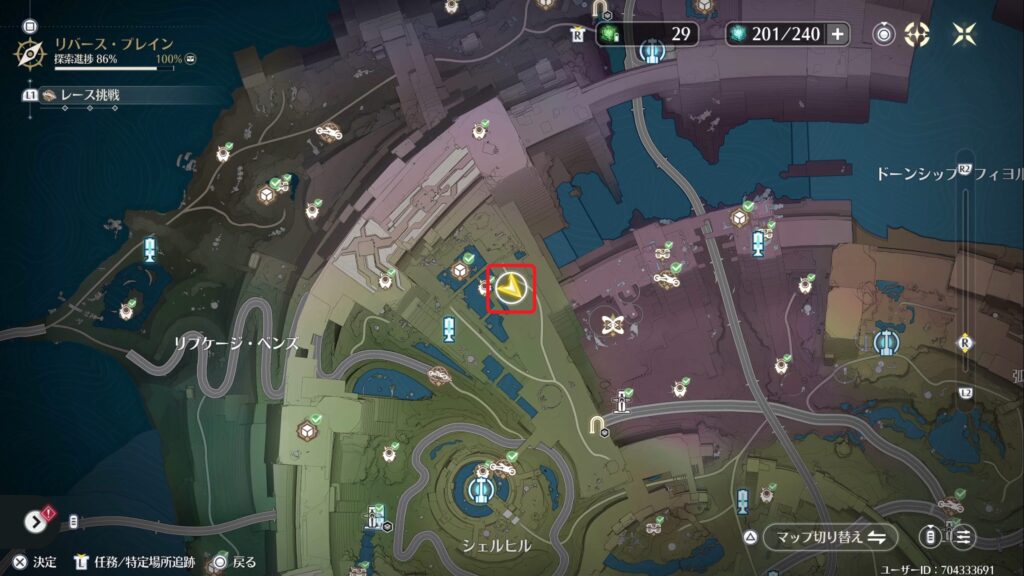Select the cube chest marker beside the player arrow
The width and height of the screenshot is (1024, 576).
coord(461,270)
